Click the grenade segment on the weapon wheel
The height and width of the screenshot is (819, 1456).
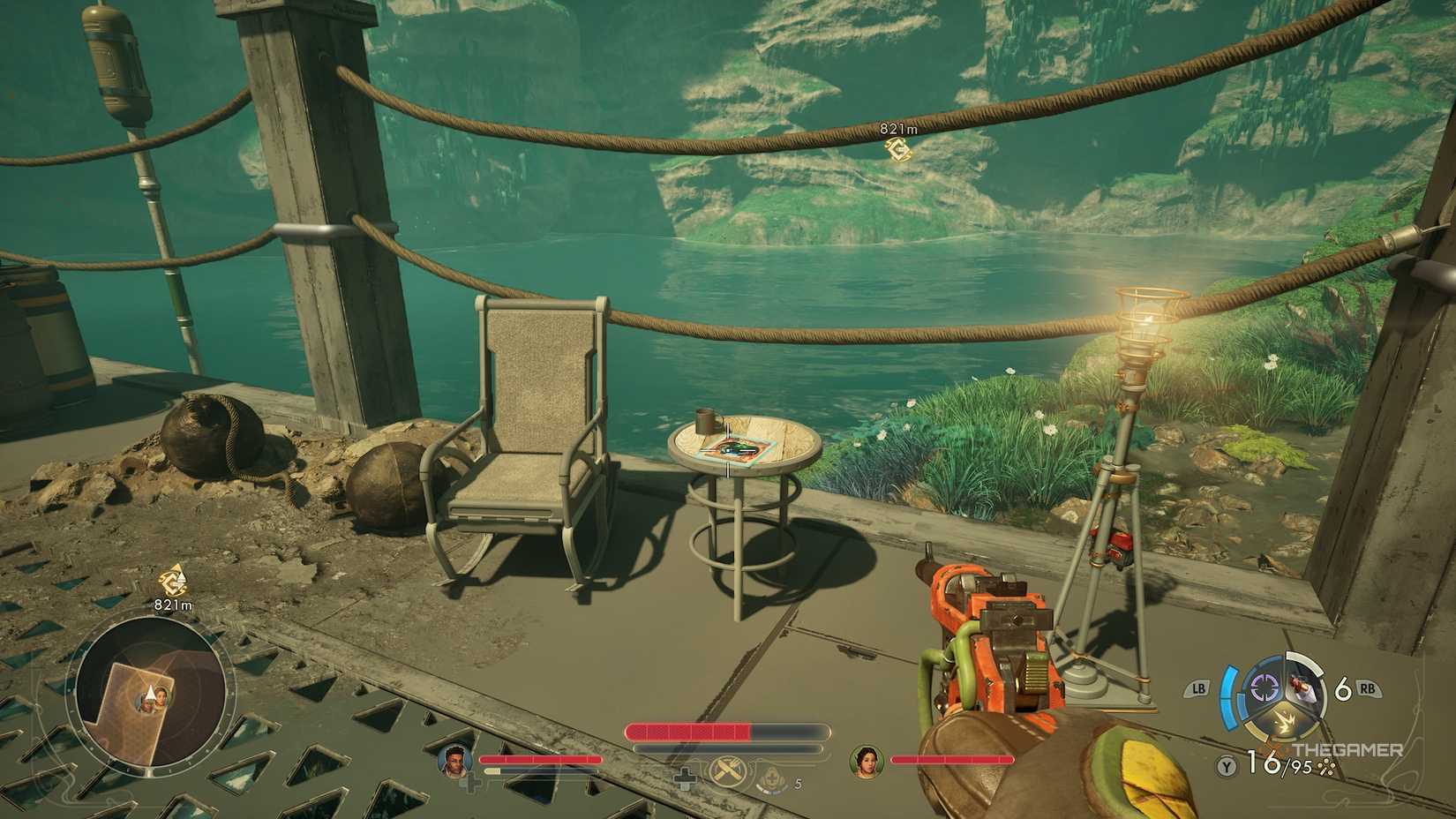(x=1301, y=688)
